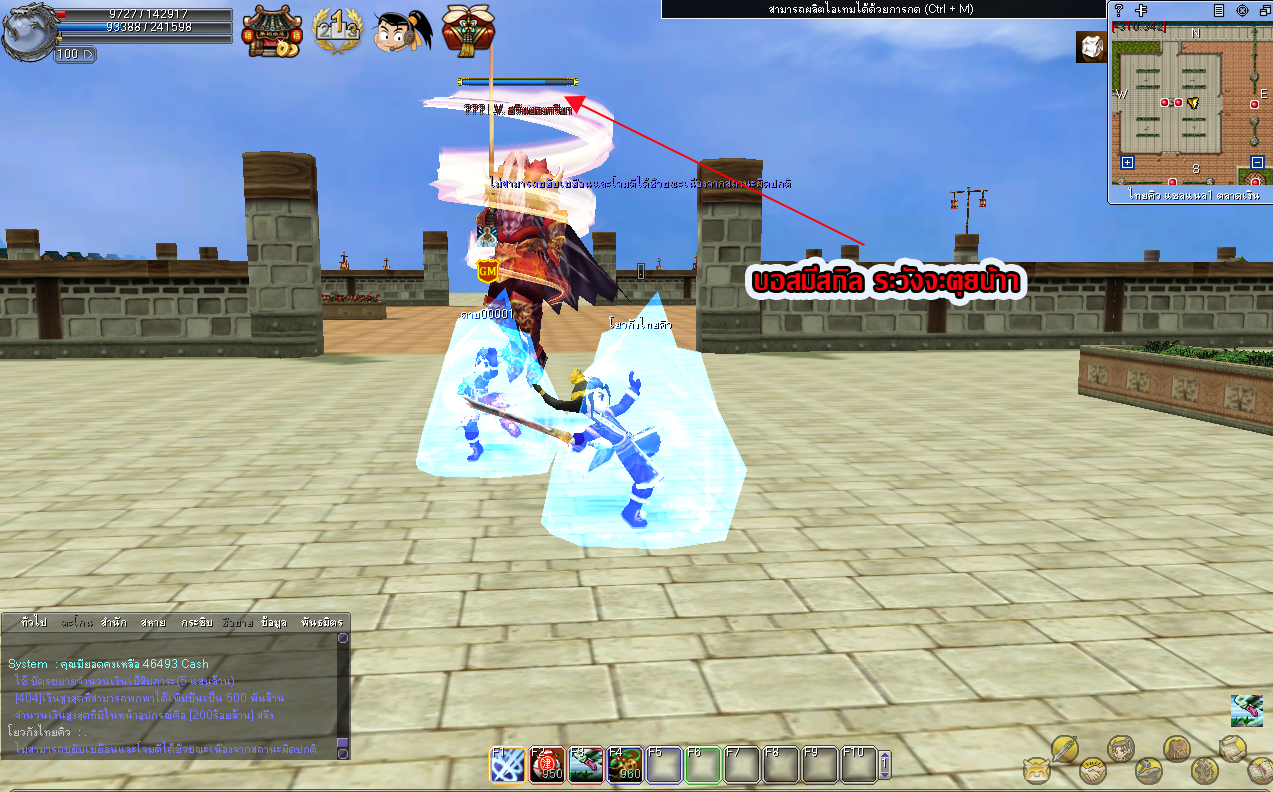Viewport: 1273px width, 792px height.
Task: Click the white cube buff icon
Action: (1091, 48)
